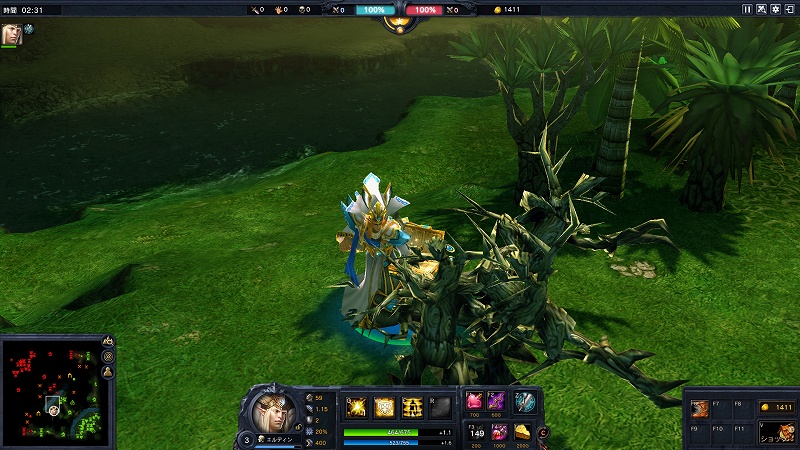Image resolution: width=800 pixels, height=450 pixels.
Task: Toggle the target-circle minimap filter button
Action: pyautogui.click(x=107, y=357)
